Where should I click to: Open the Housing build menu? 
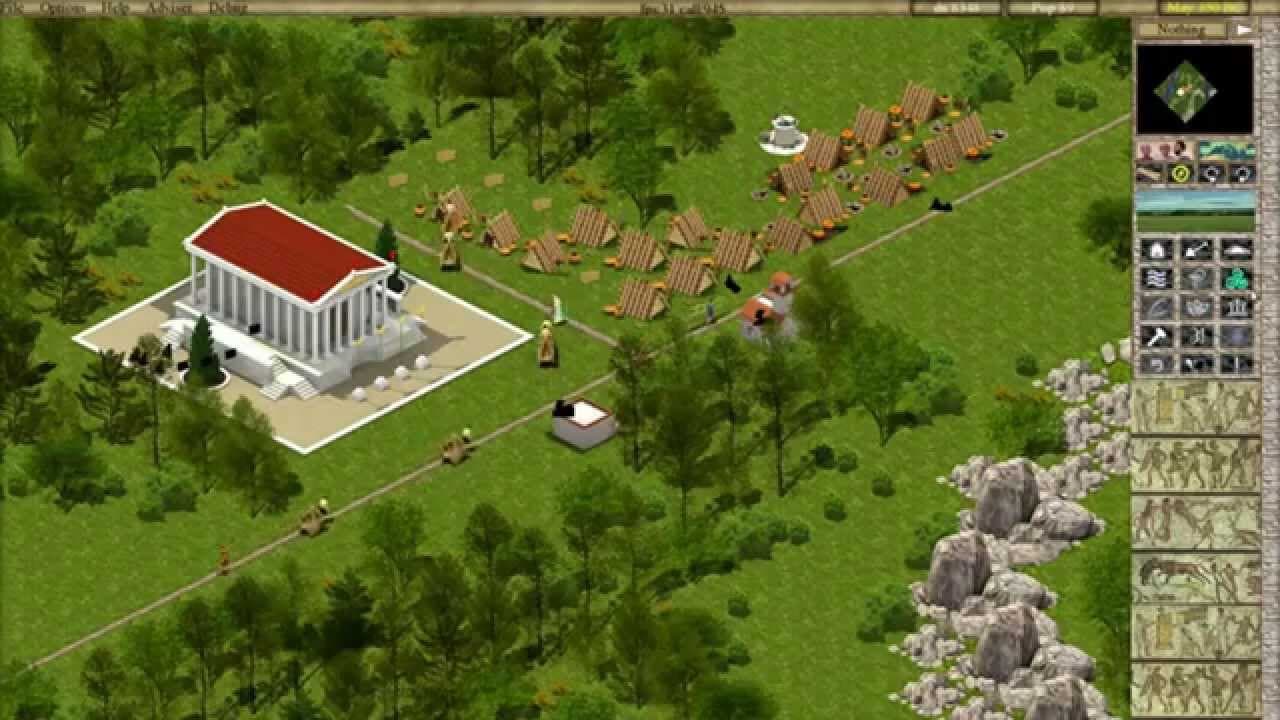tap(1156, 250)
